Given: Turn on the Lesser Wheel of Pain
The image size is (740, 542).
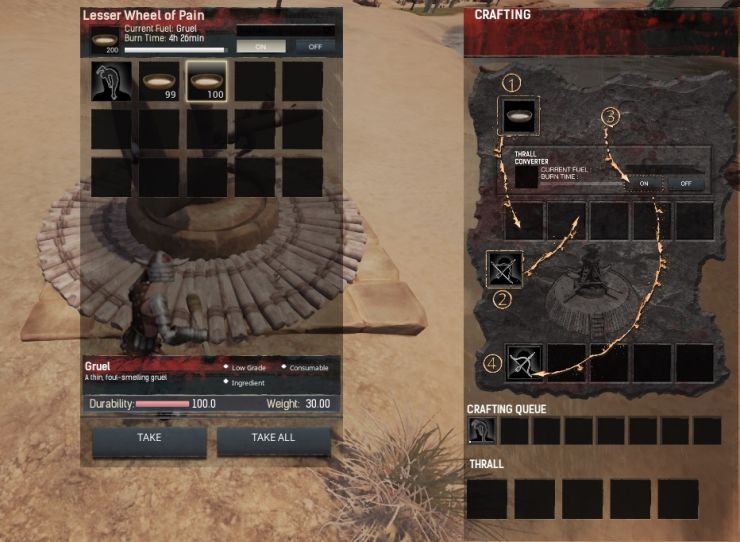Looking at the screenshot, I should (x=261, y=46).
